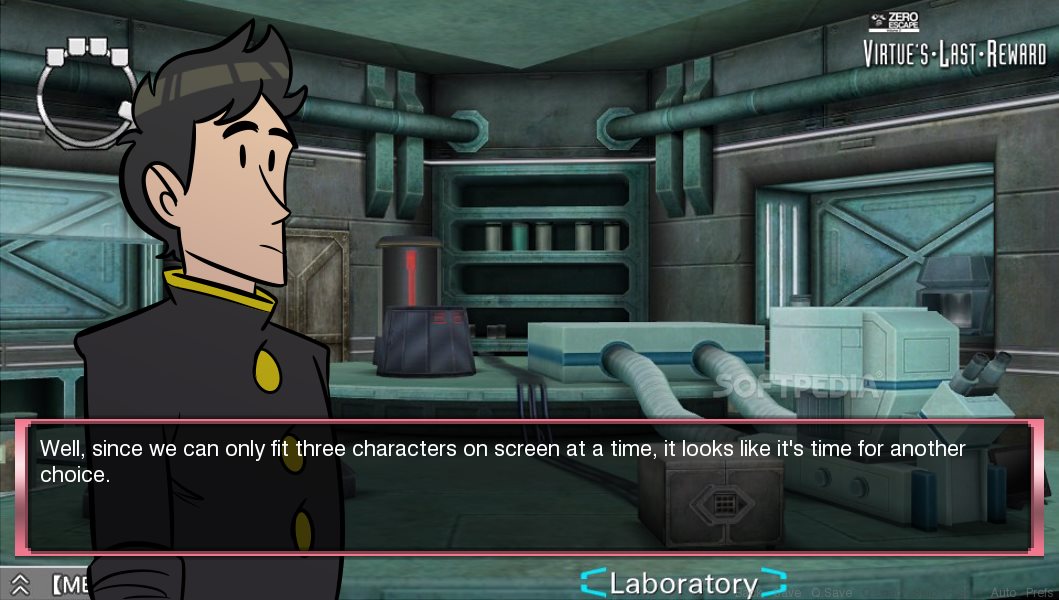This screenshot has height=600, width=1059.
Task: Open the Prefs quick menu option
Action: click(x=1039, y=593)
